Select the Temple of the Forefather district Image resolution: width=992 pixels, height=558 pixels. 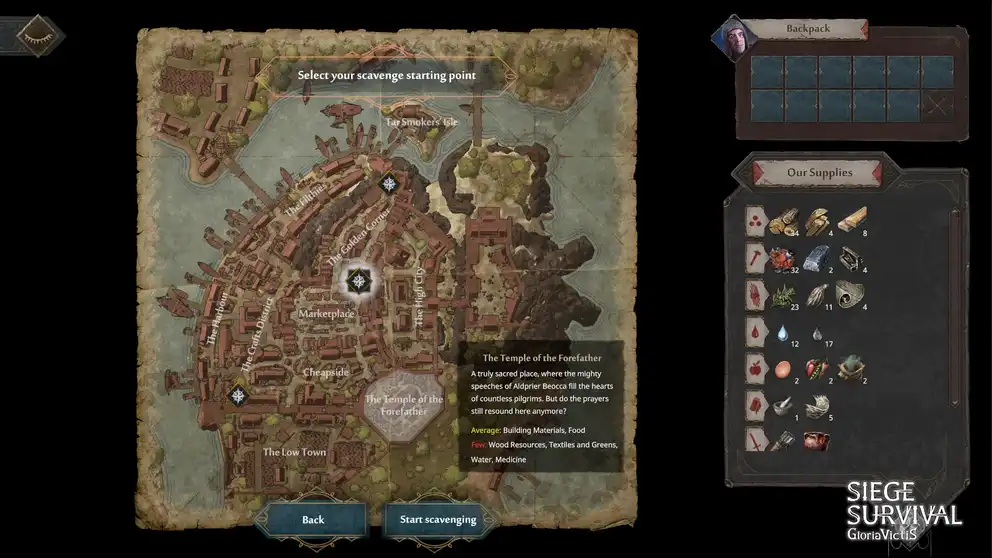pos(403,405)
